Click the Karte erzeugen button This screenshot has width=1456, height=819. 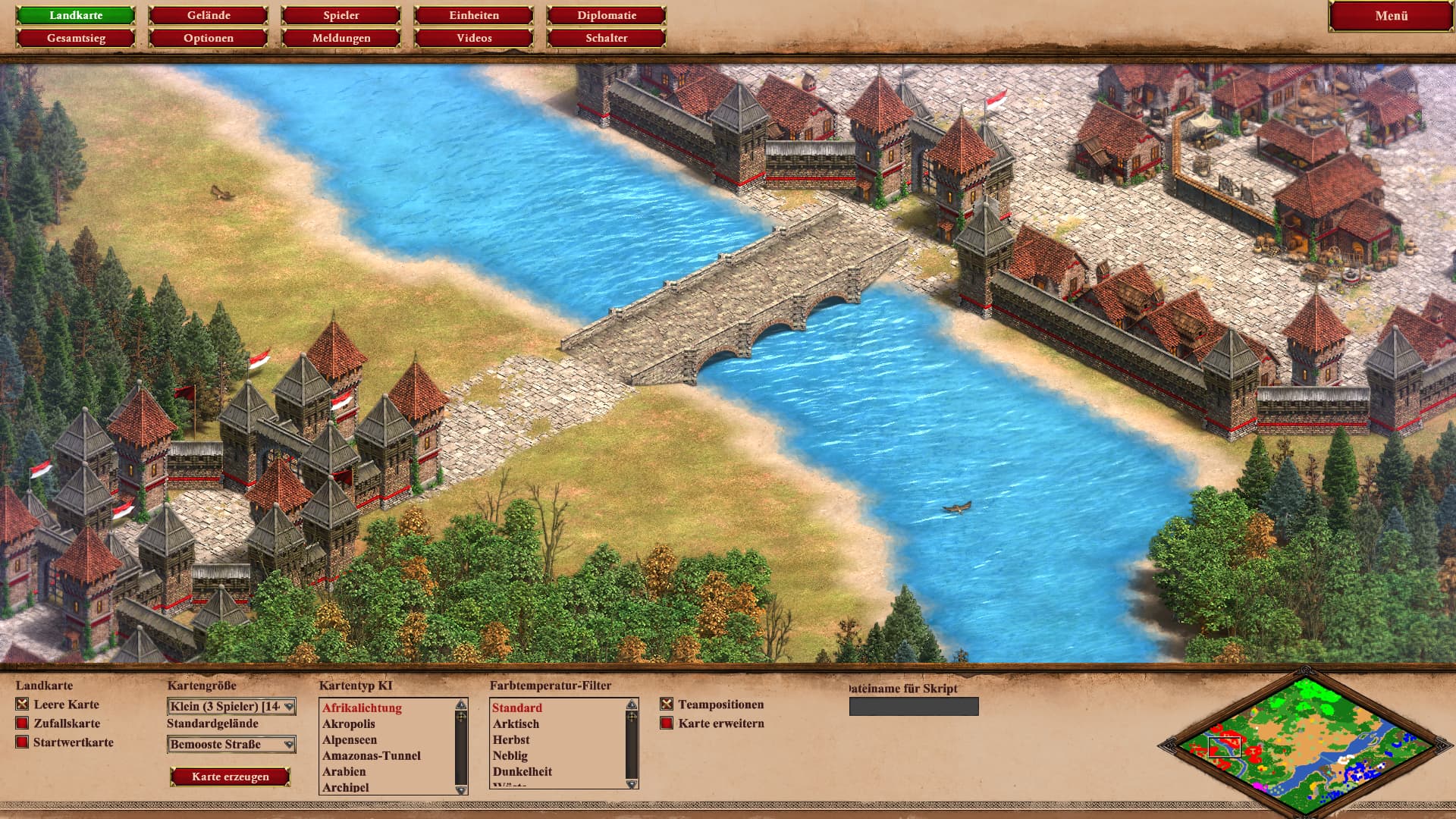coord(231,777)
